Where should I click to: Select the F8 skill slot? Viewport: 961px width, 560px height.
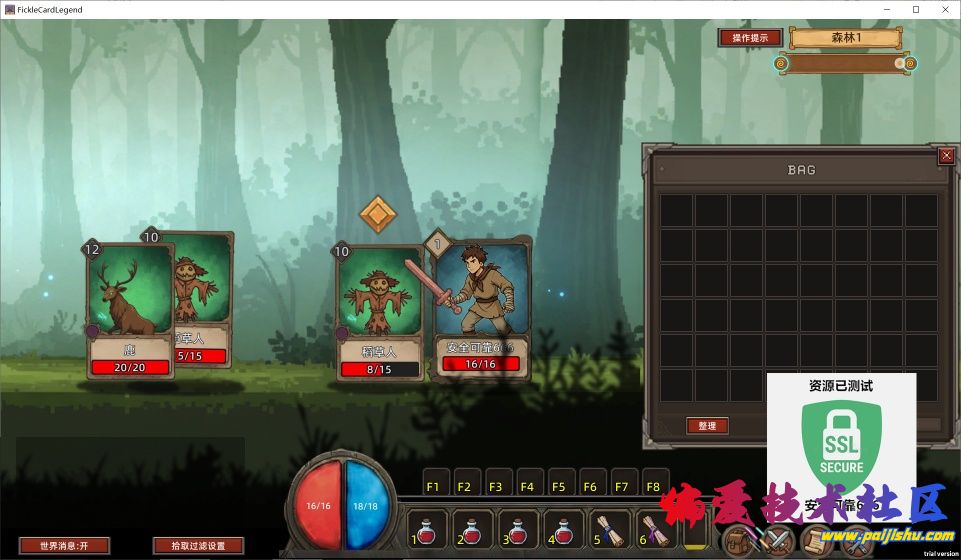655,486
